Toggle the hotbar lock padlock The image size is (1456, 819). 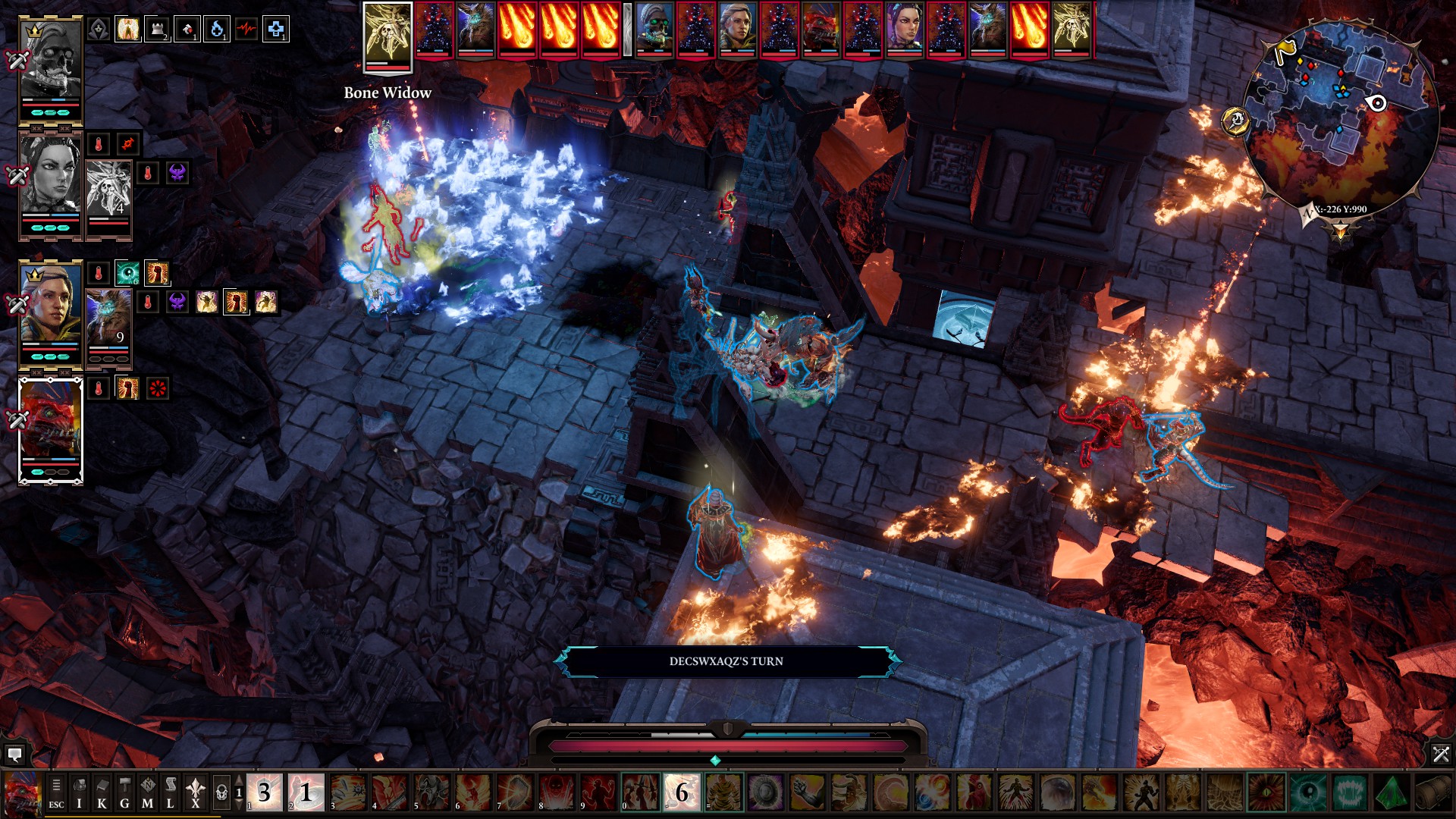point(221,793)
